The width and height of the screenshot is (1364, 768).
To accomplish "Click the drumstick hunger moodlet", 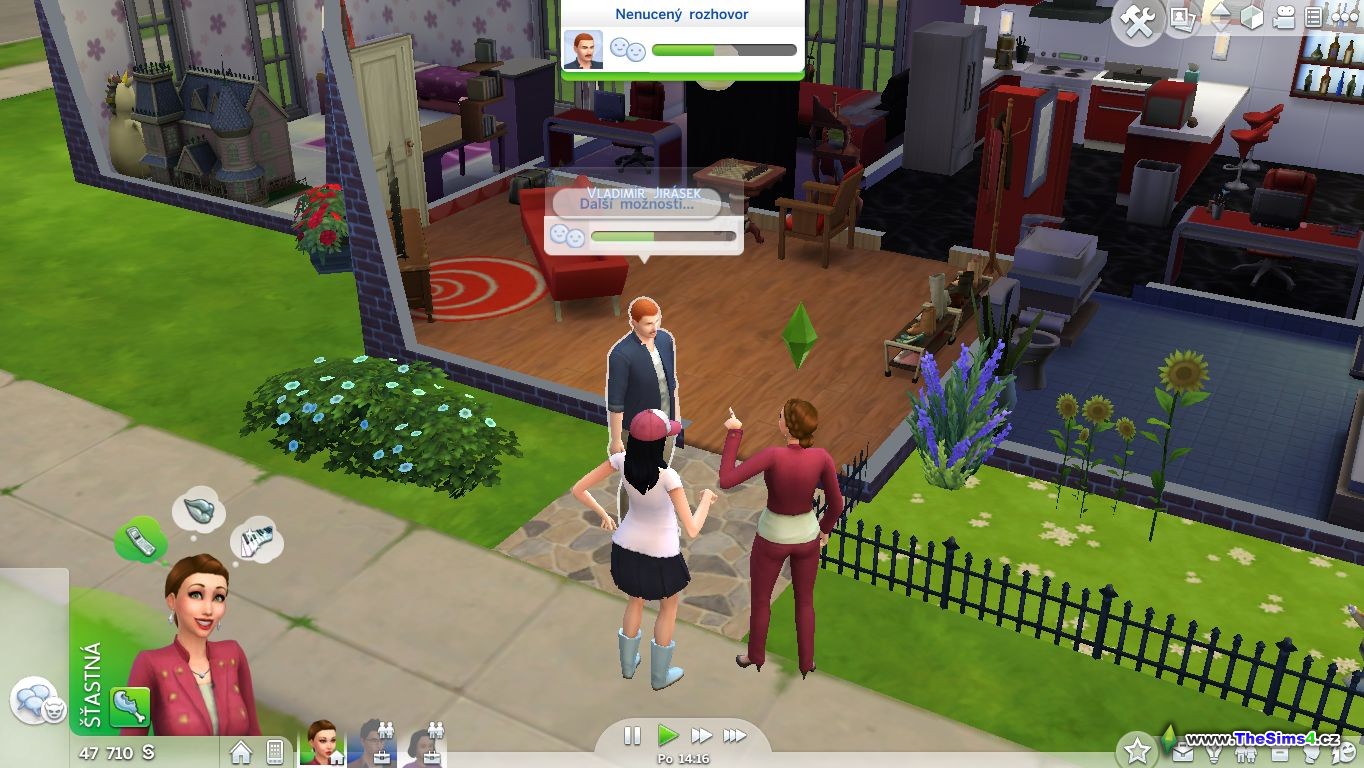I will coord(130,707).
